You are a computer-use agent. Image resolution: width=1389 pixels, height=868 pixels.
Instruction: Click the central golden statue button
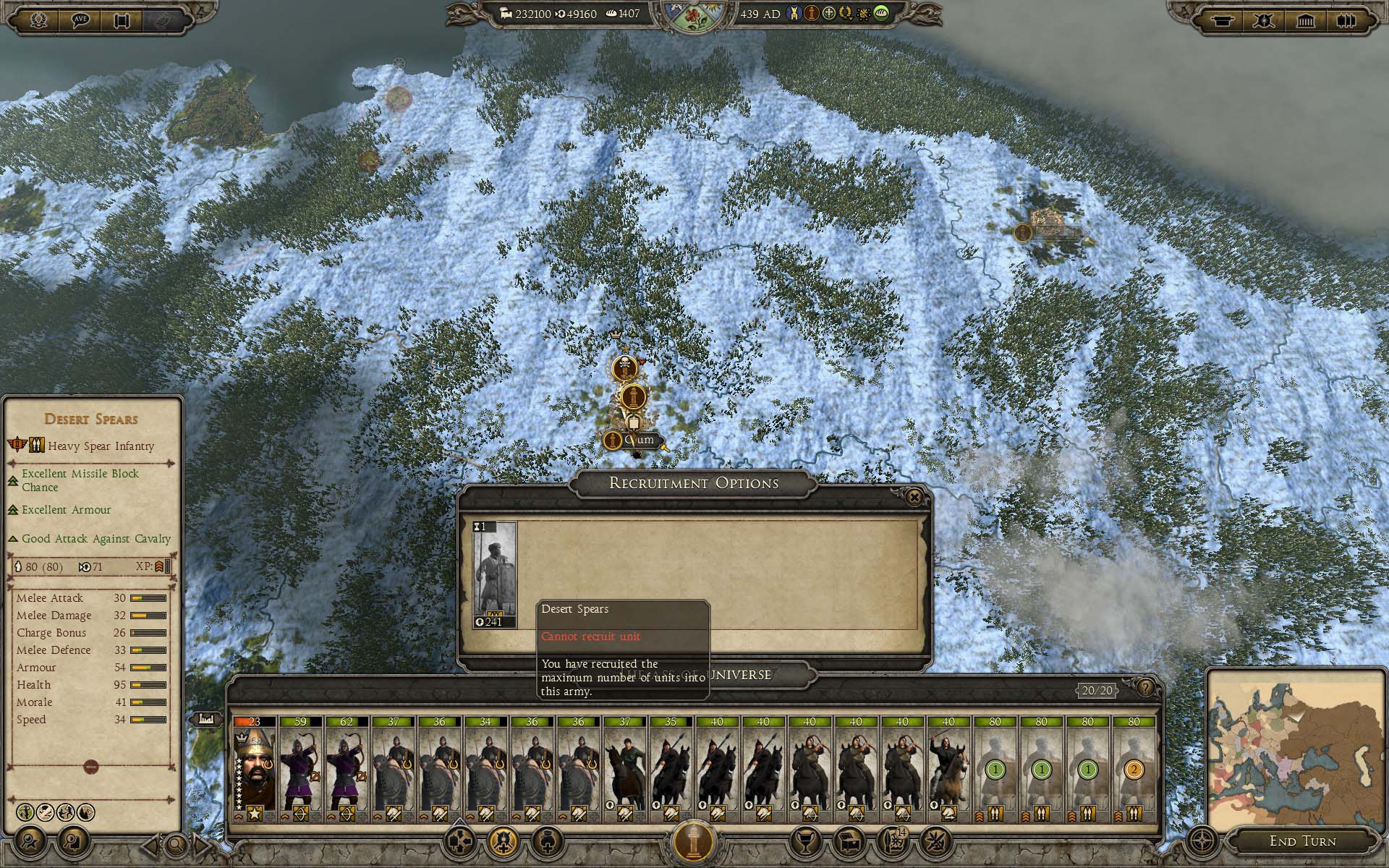coord(694,841)
